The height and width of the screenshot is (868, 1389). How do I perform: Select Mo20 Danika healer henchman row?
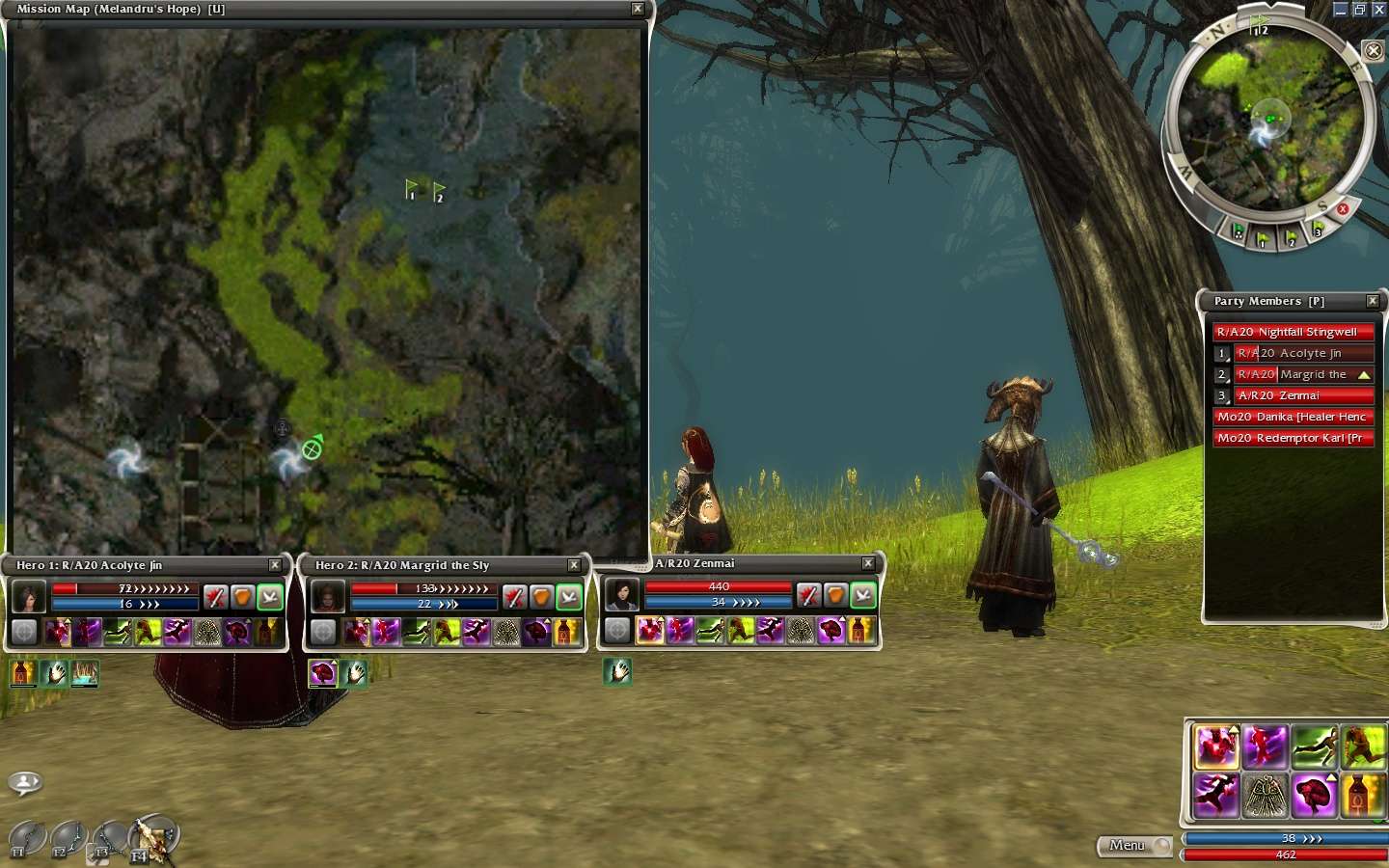[x=1293, y=417]
